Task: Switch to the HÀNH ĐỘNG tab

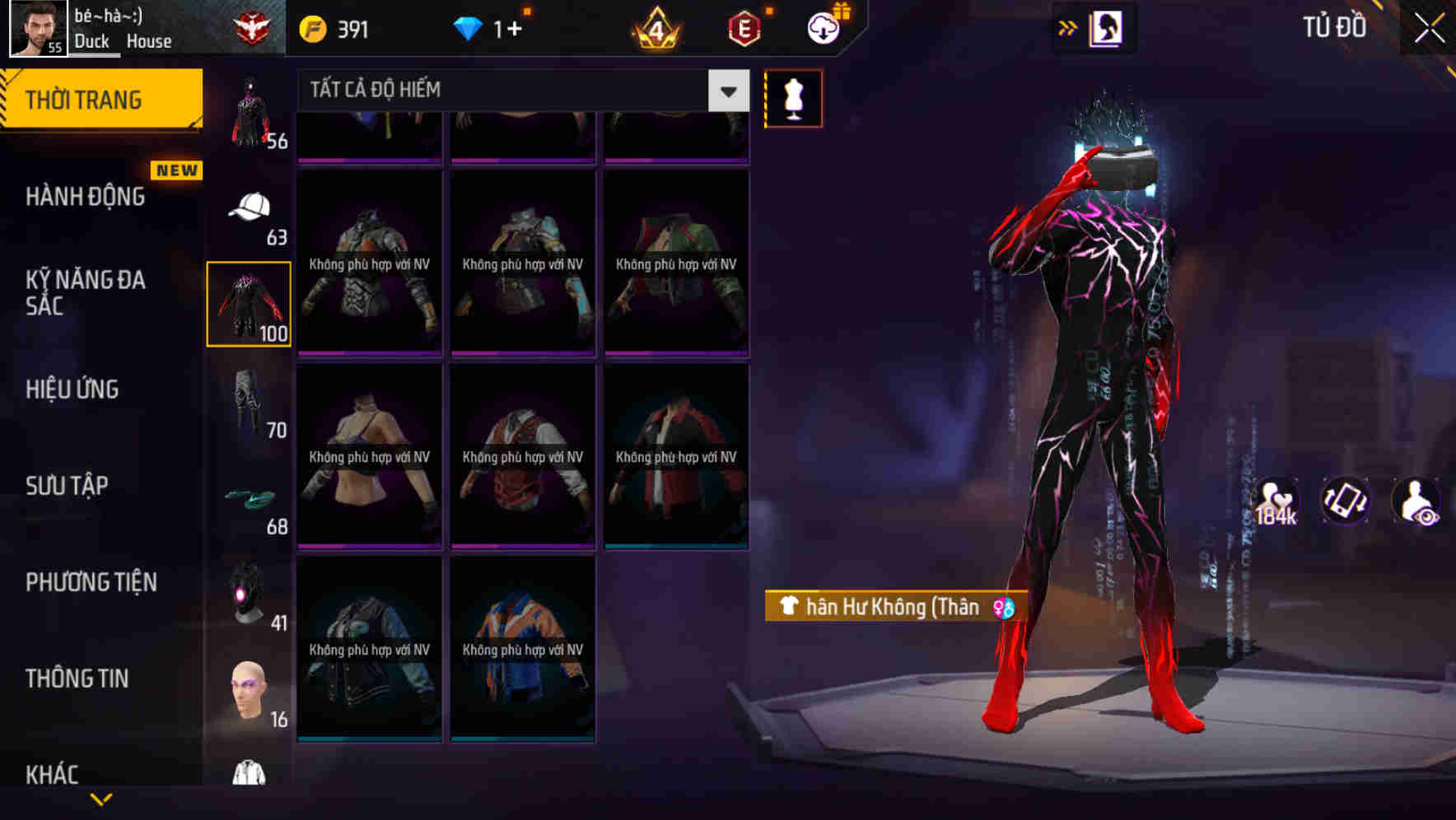Action: click(85, 197)
